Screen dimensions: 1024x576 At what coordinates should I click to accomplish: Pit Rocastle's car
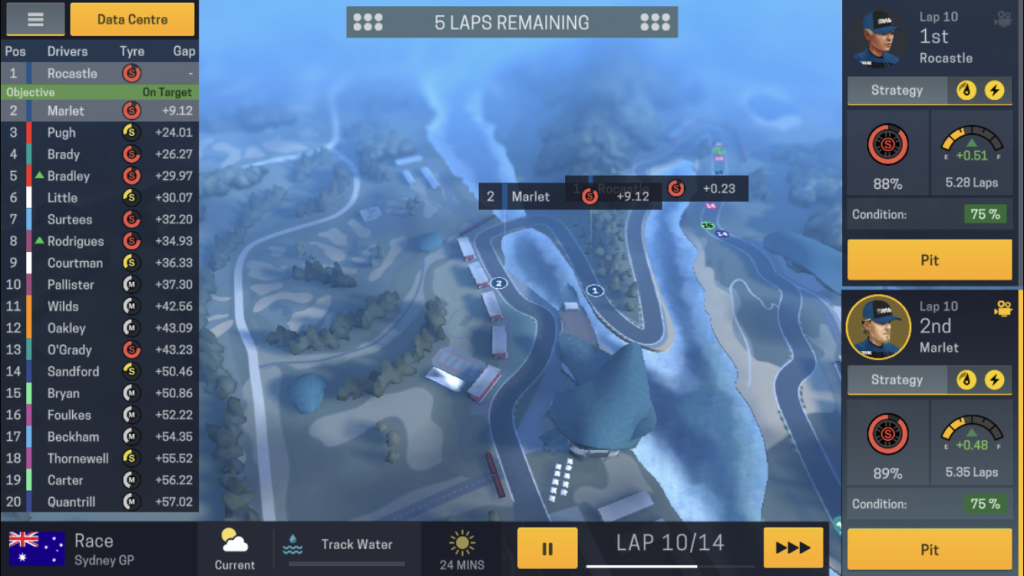(929, 260)
